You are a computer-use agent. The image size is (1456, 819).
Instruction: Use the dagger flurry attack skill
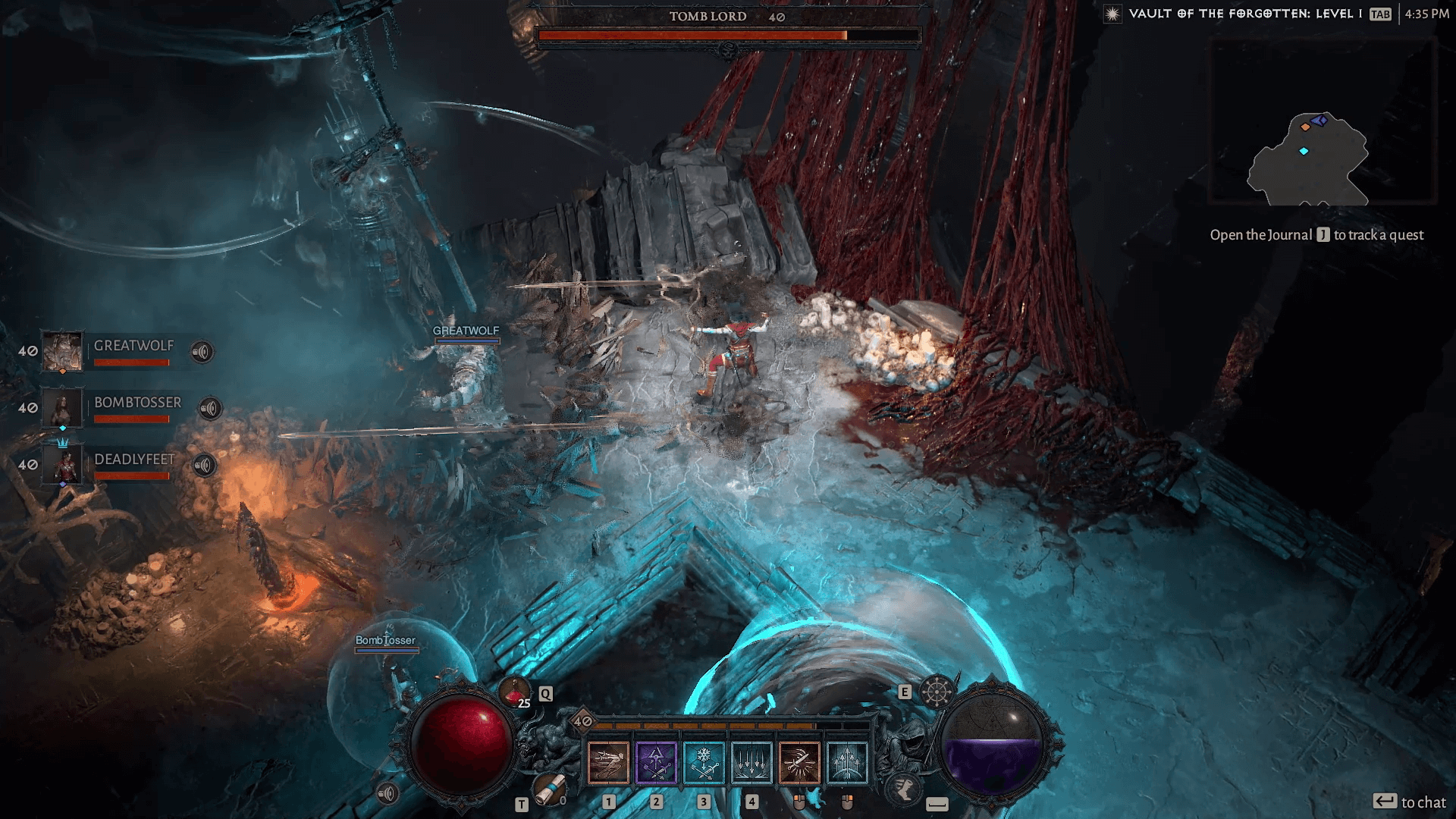coord(799,762)
